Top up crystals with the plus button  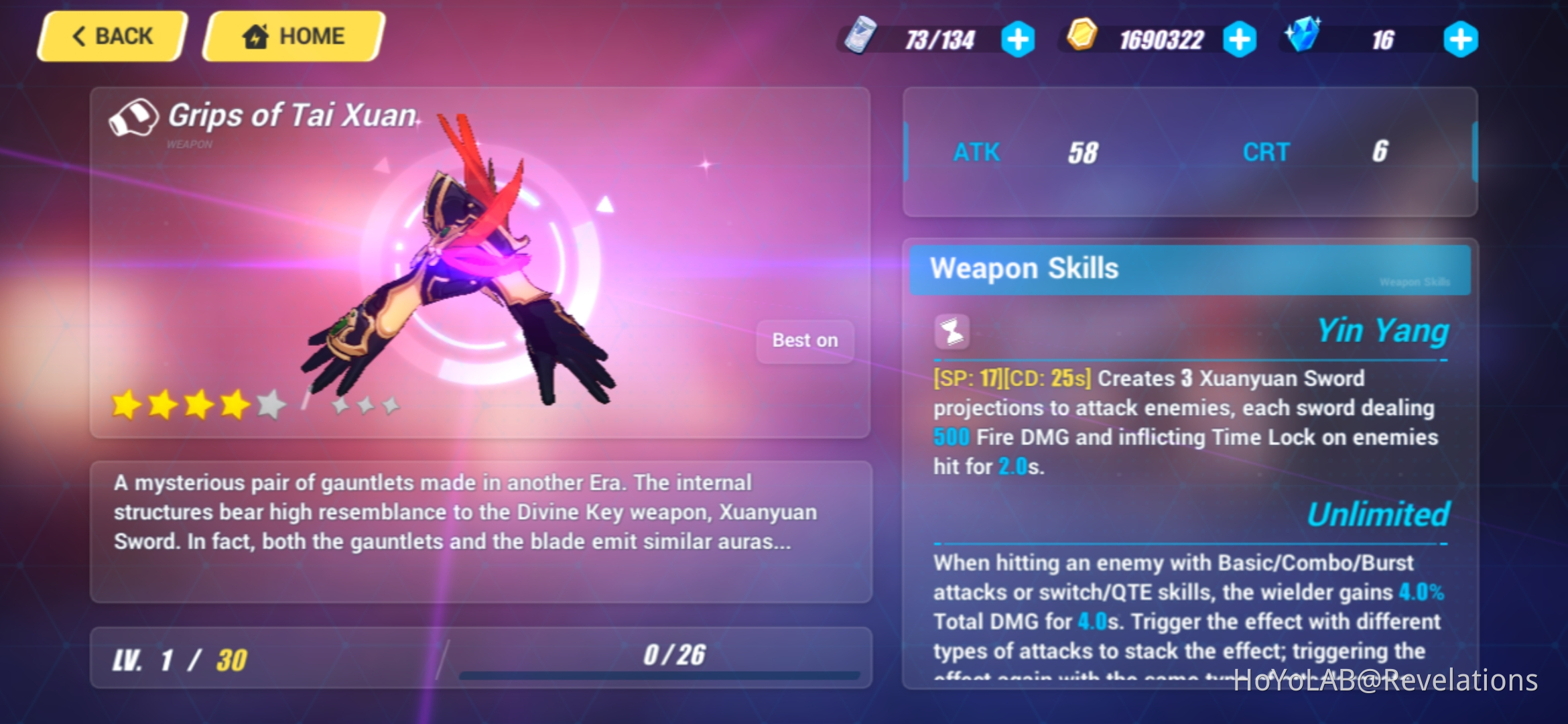(x=1463, y=38)
